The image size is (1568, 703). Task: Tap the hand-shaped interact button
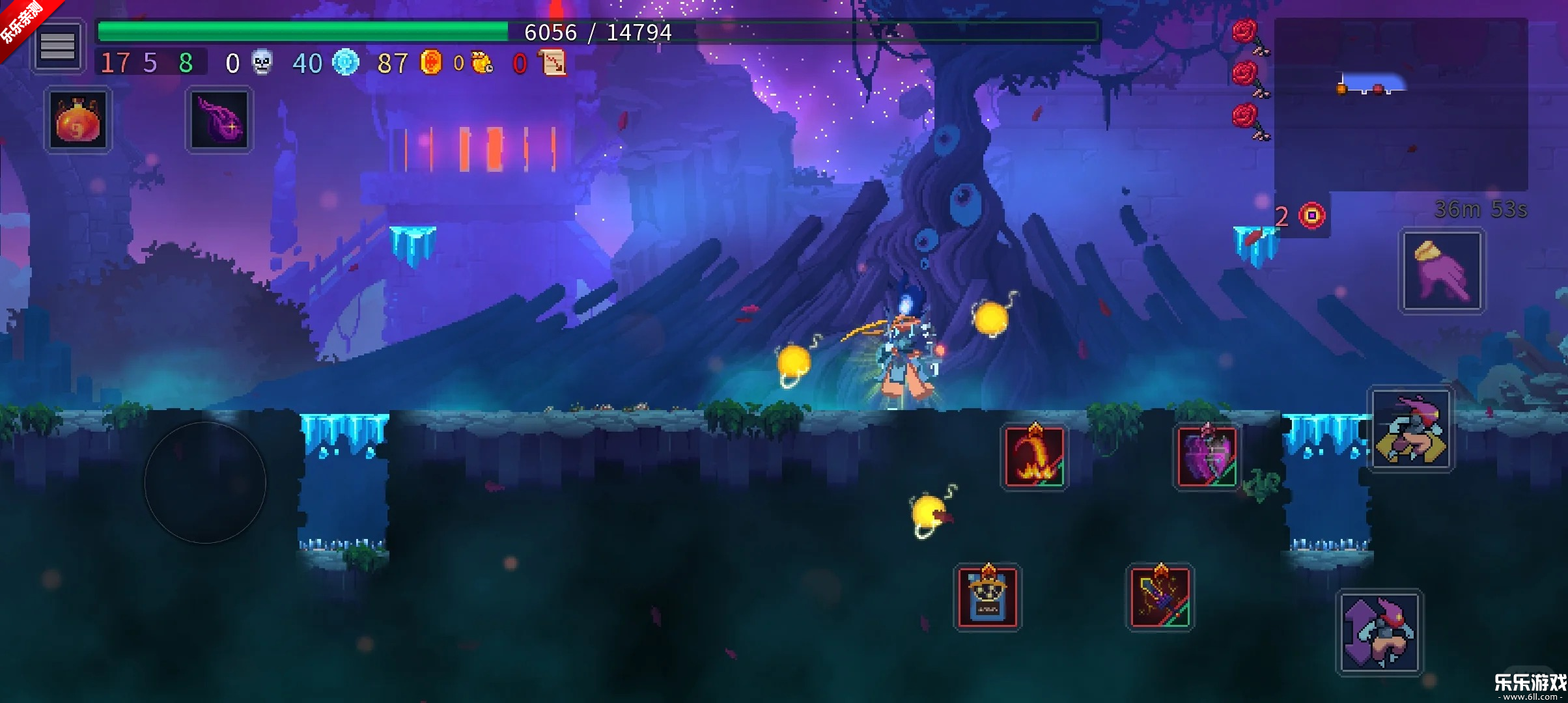(x=1442, y=270)
